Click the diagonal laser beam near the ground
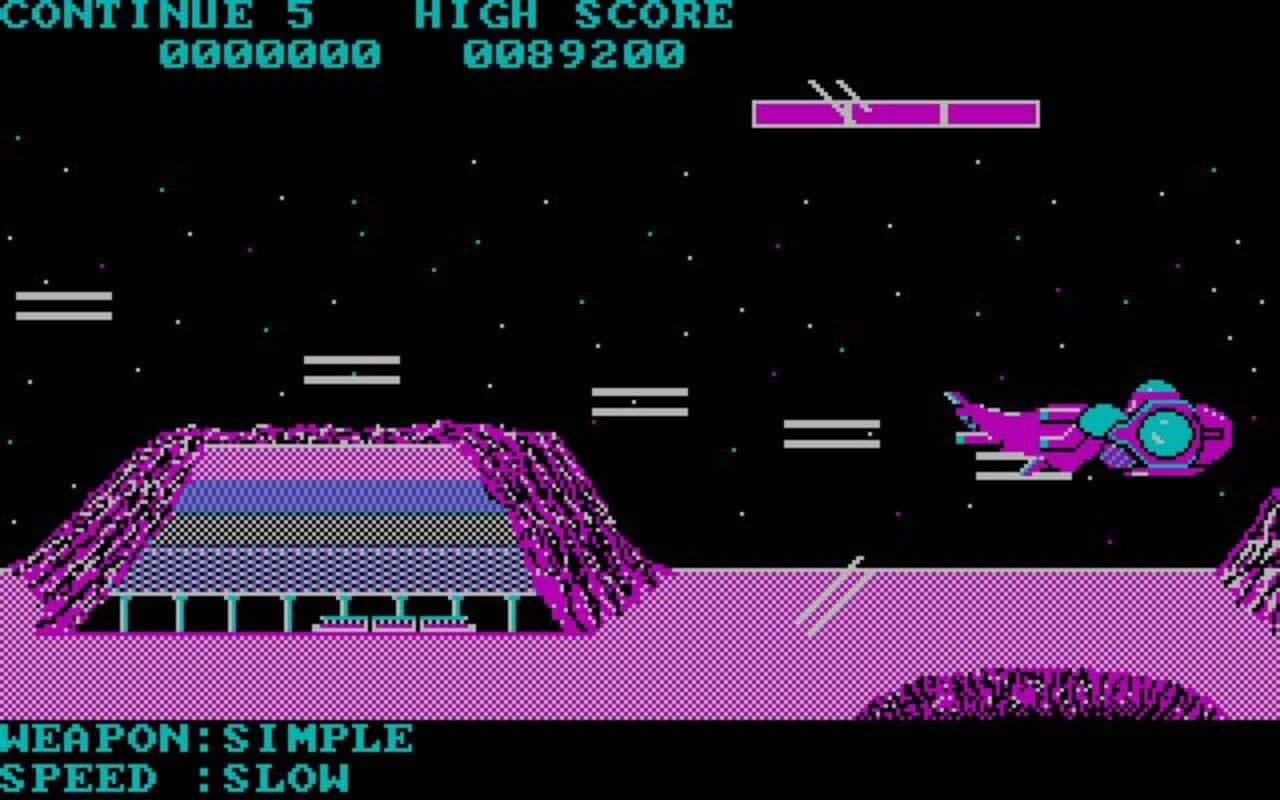The height and width of the screenshot is (800, 1280). (835, 595)
